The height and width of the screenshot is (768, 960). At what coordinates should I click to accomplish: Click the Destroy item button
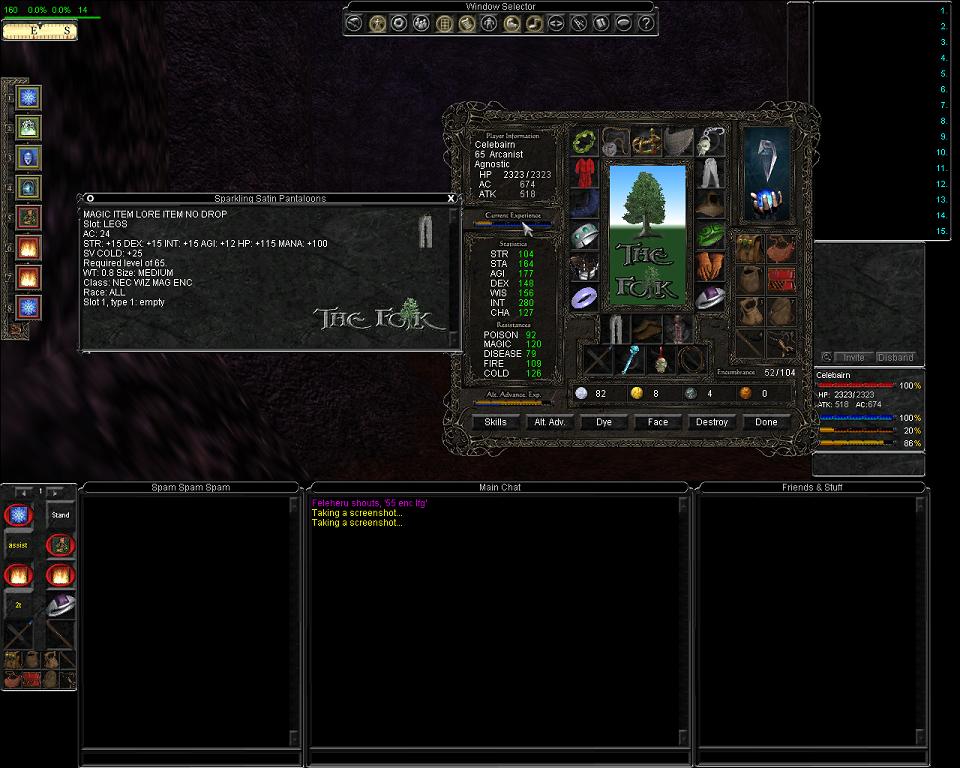click(x=711, y=422)
